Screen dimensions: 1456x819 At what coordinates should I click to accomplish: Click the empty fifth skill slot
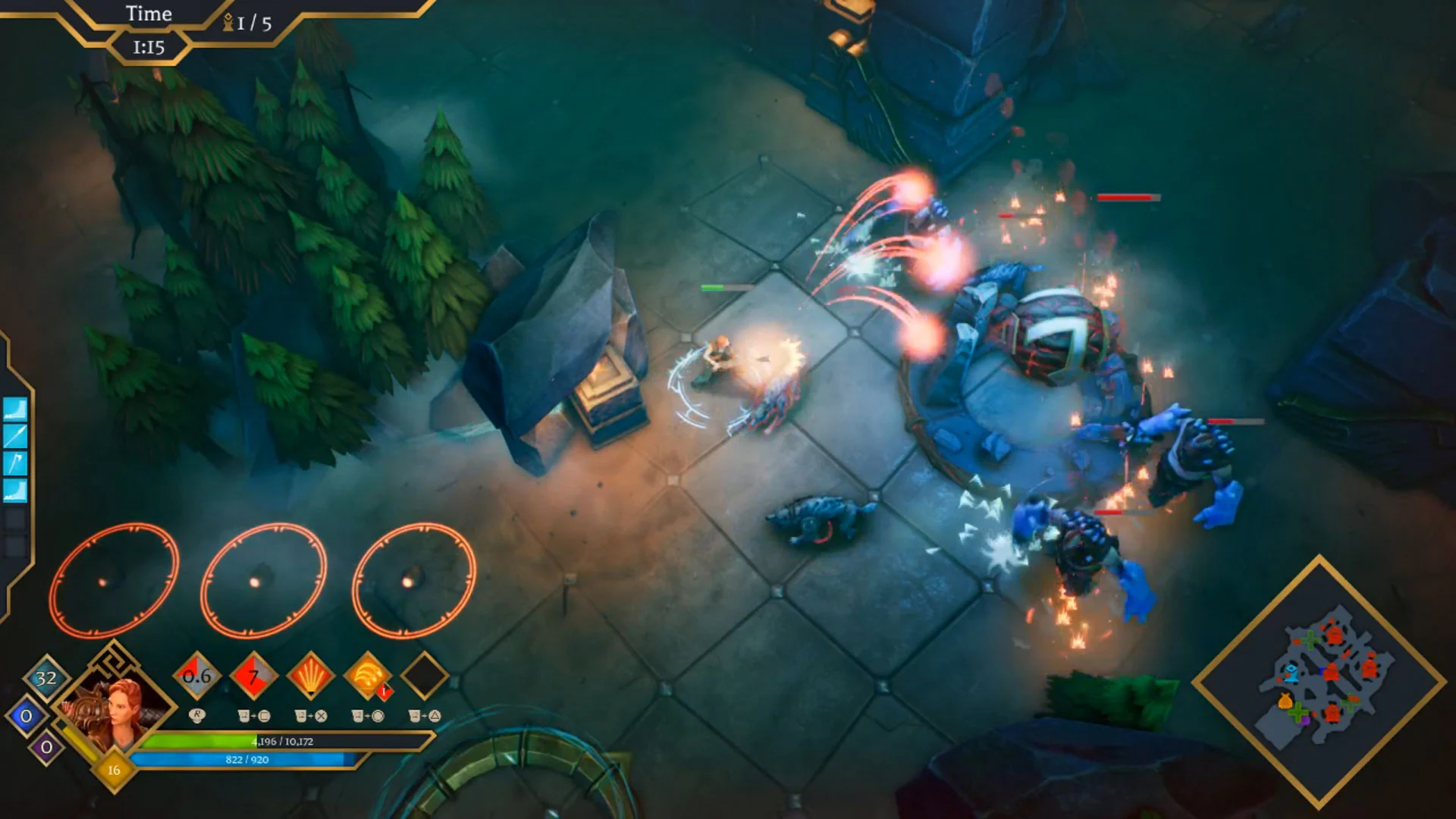pyautogui.click(x=425, y=677)
